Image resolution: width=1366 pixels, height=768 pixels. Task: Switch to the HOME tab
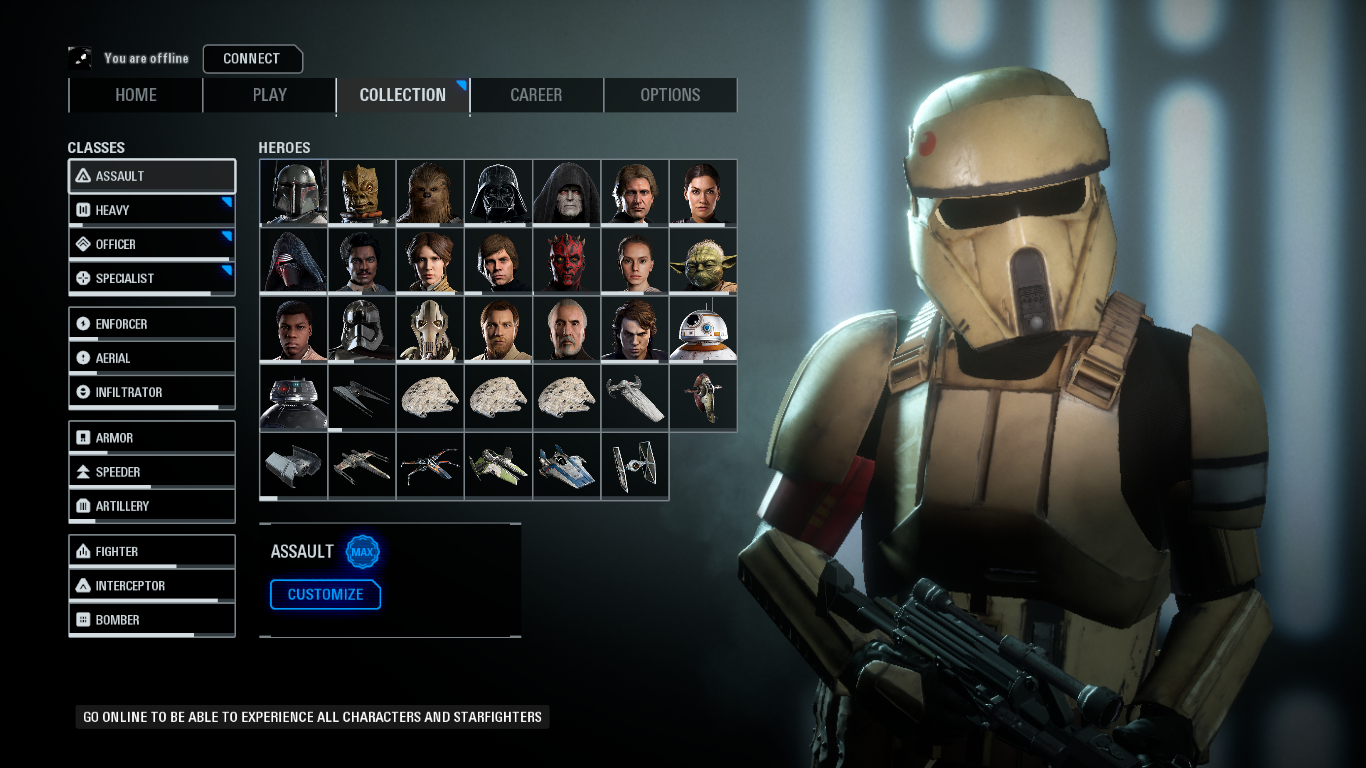[136, 95]
